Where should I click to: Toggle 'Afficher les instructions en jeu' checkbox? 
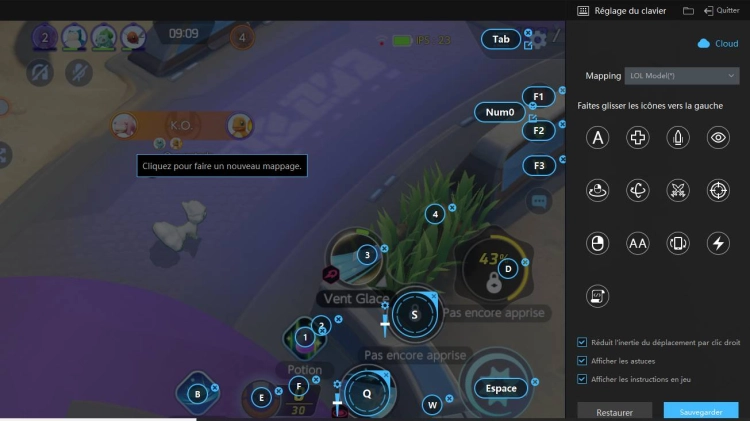tap(583, 379)
